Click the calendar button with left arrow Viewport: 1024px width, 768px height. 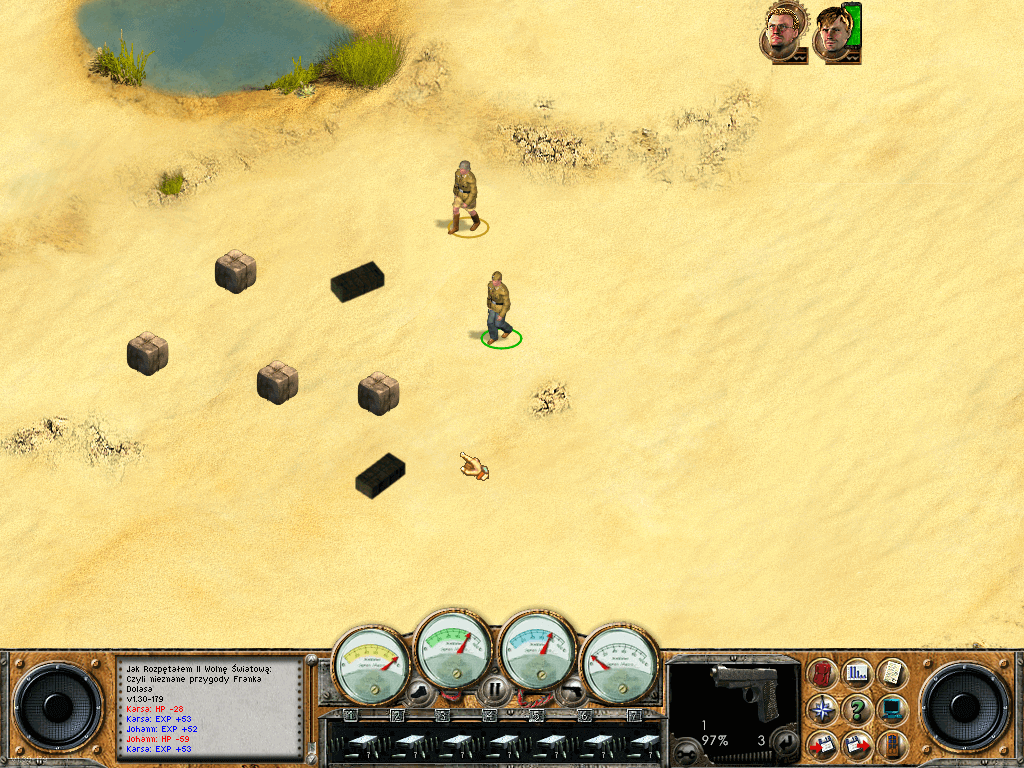[x=822, y=744]
